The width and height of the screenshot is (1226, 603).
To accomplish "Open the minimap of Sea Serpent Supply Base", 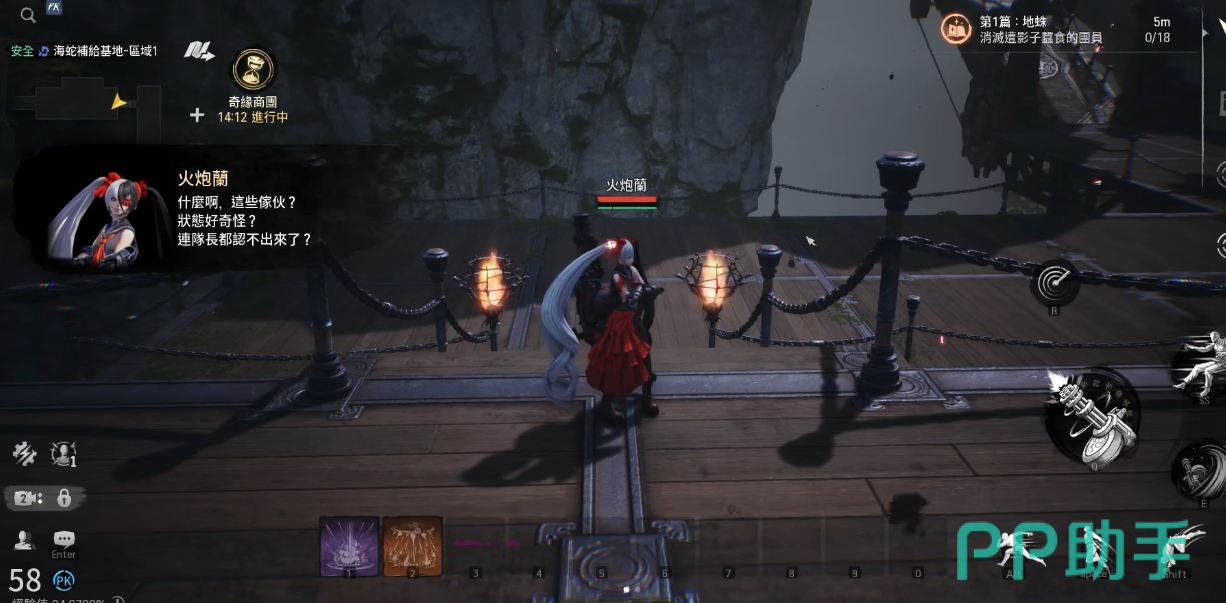I will [x=85, y=100].
